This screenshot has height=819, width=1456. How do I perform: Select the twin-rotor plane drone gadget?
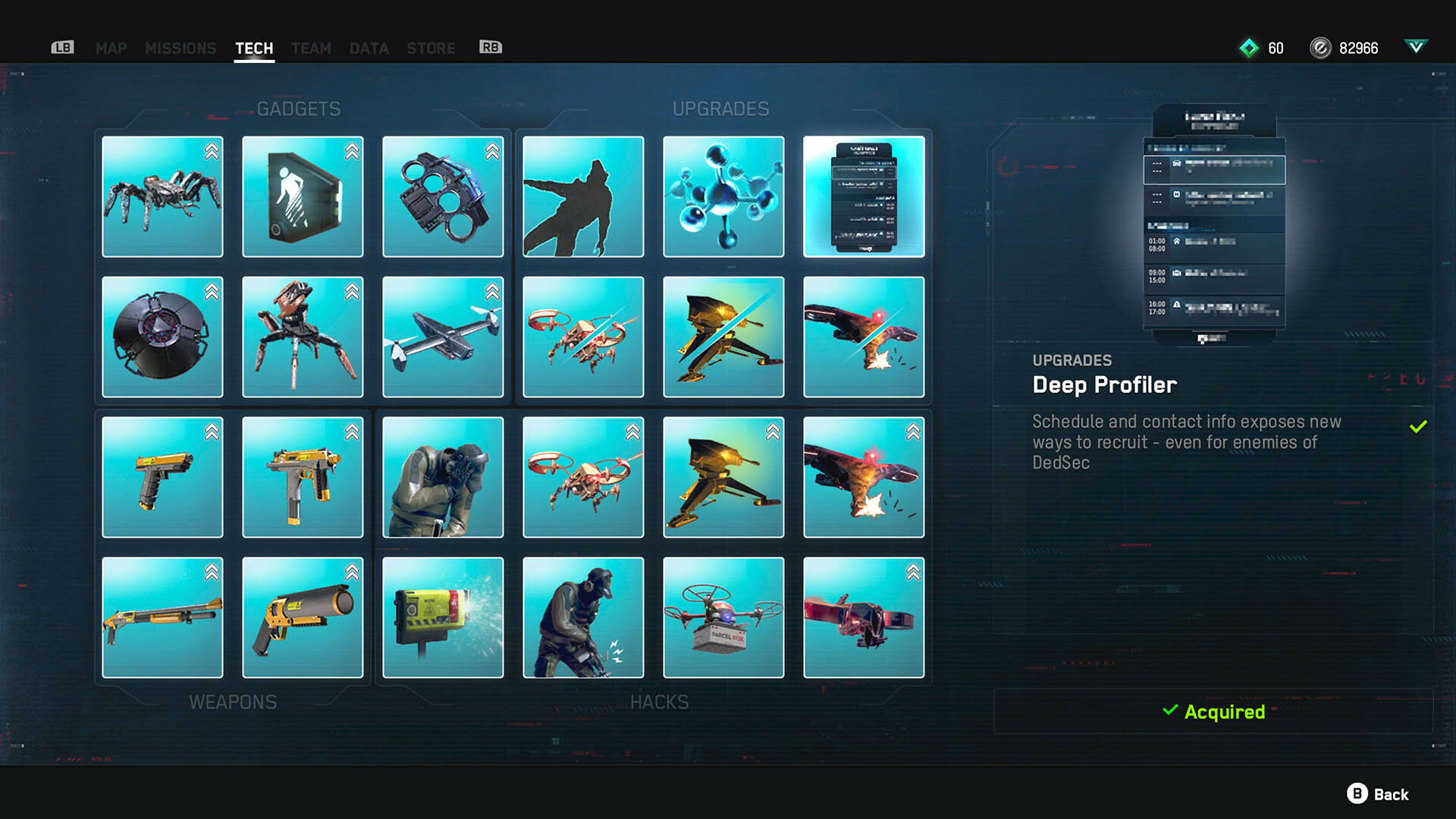point(443,337)
